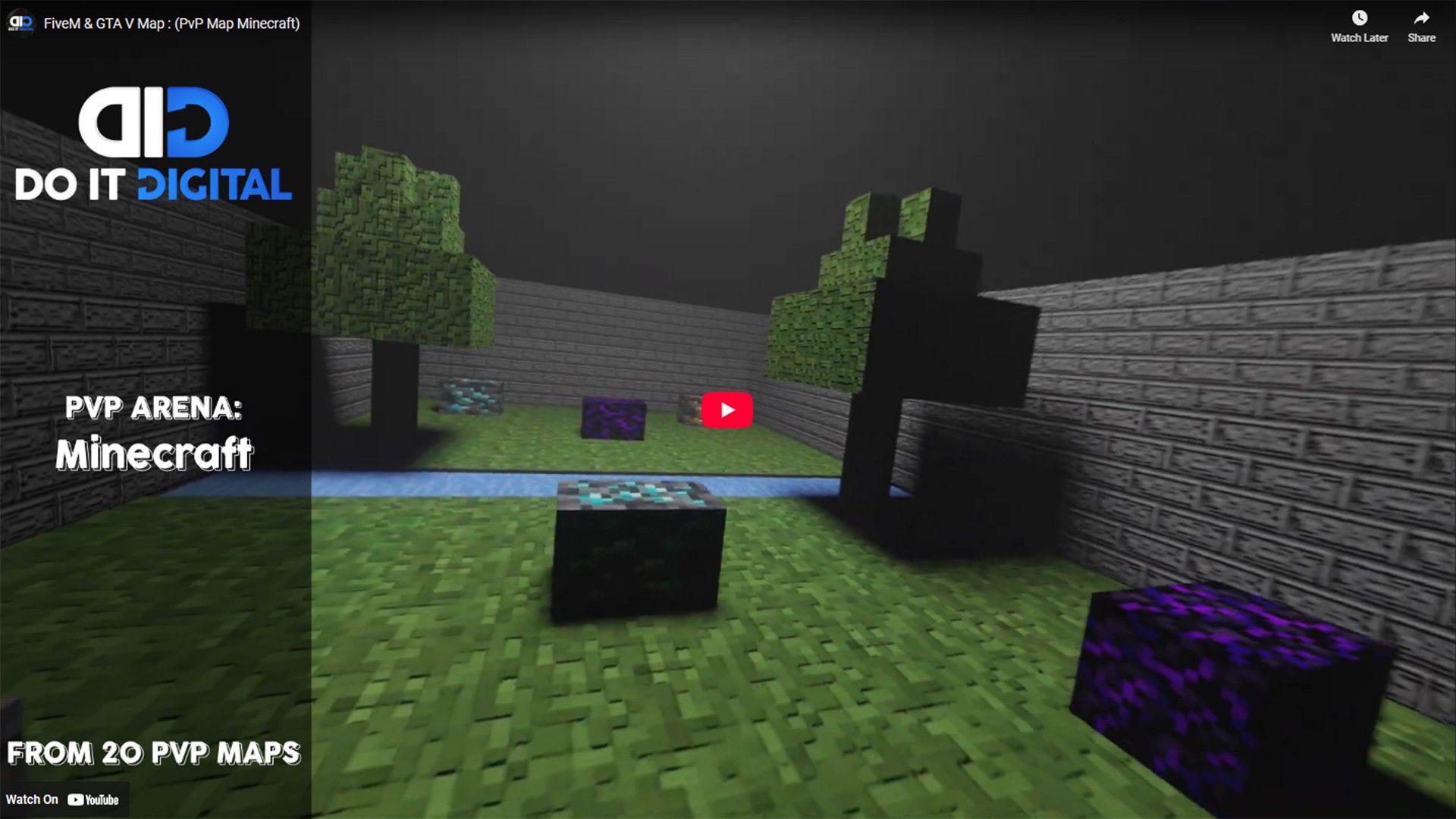Click the YouTube logo in the bottom-left

[93, 799]
